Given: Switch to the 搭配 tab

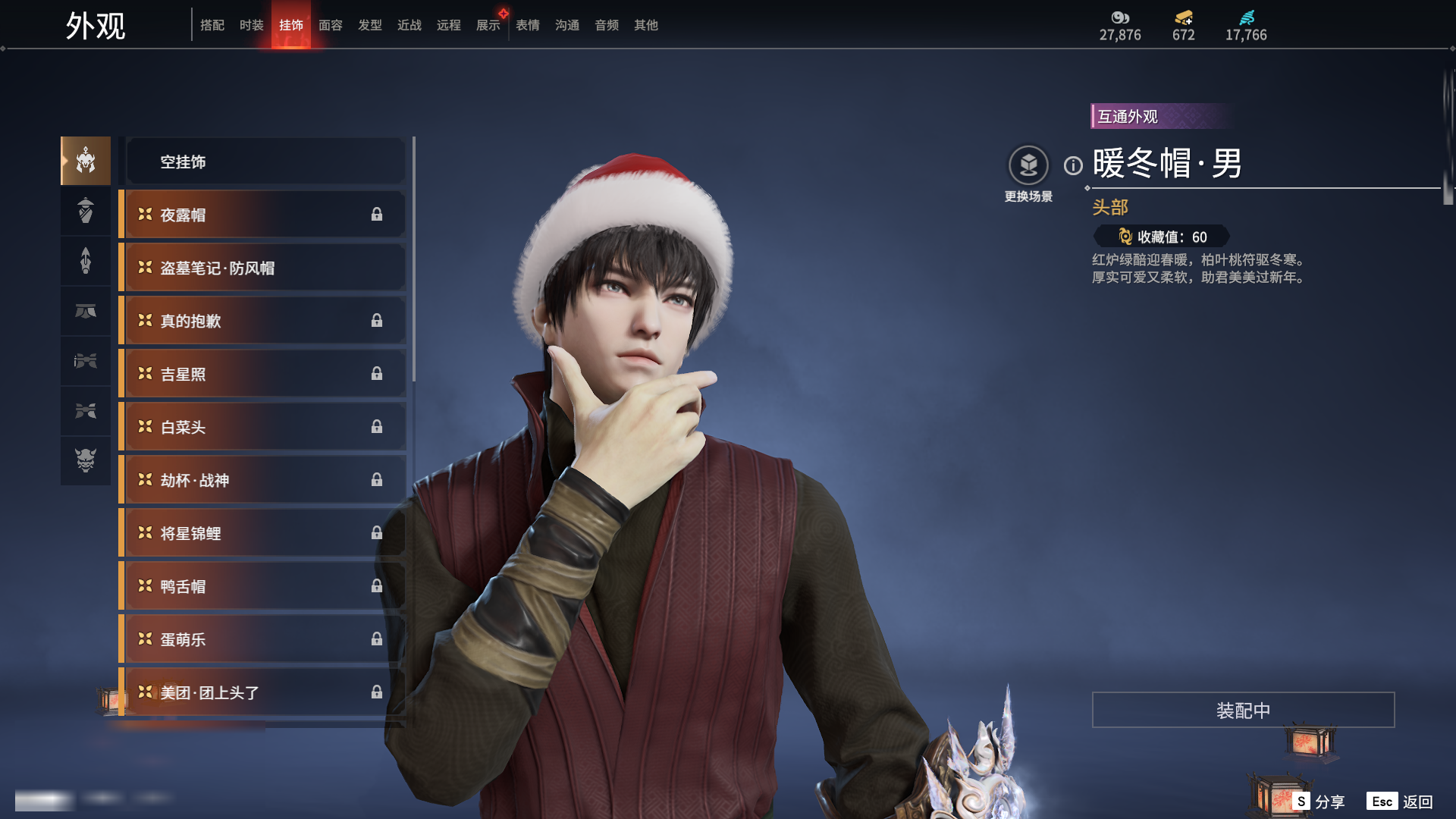Looking at the screenshot, I should click(212, 25).
